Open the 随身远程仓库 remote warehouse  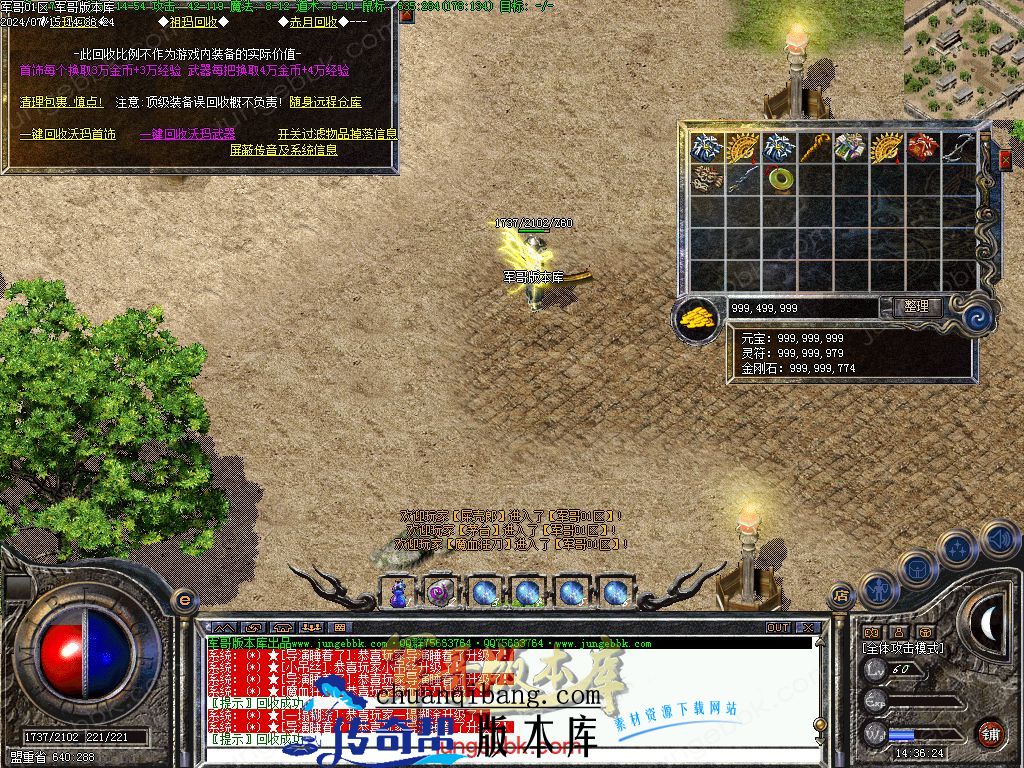pyautogui.click(x=325, y=102)
